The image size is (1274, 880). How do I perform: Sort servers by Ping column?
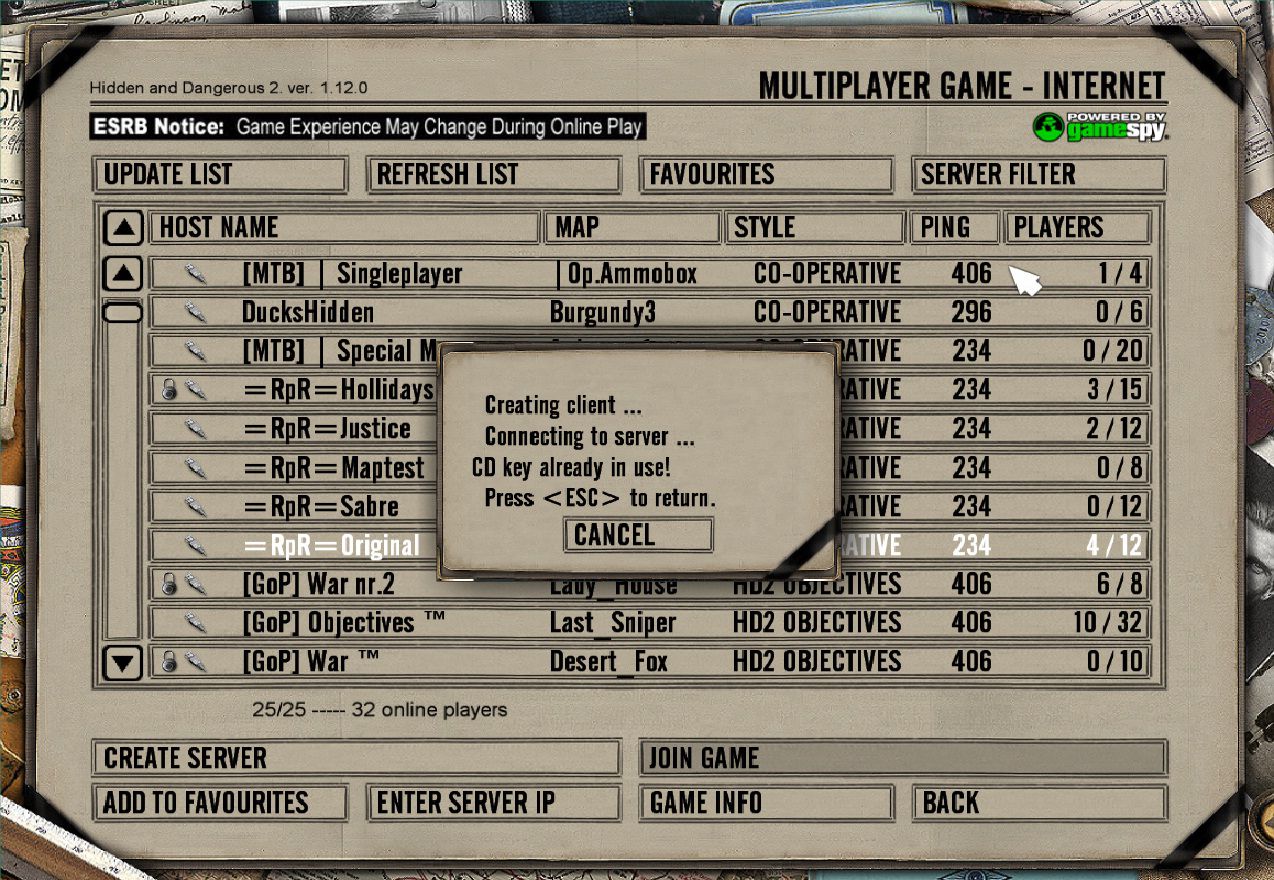click(954, 228)
